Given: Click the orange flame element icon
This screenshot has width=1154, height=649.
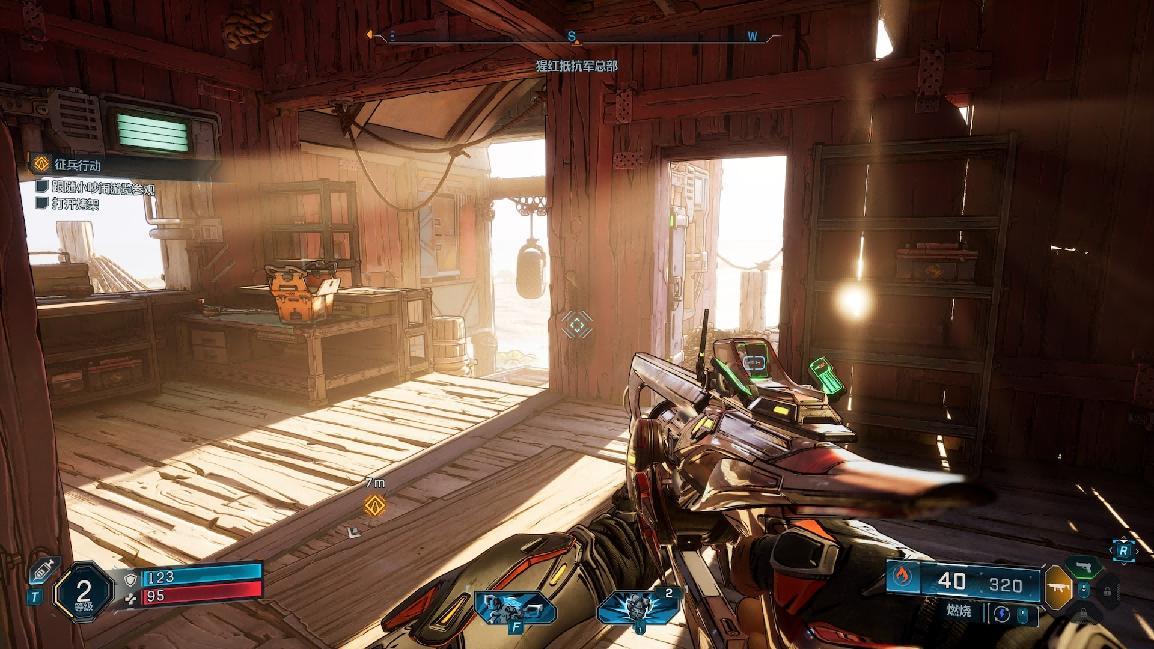Looking at the screenshot, I should [x=903, y=579].
